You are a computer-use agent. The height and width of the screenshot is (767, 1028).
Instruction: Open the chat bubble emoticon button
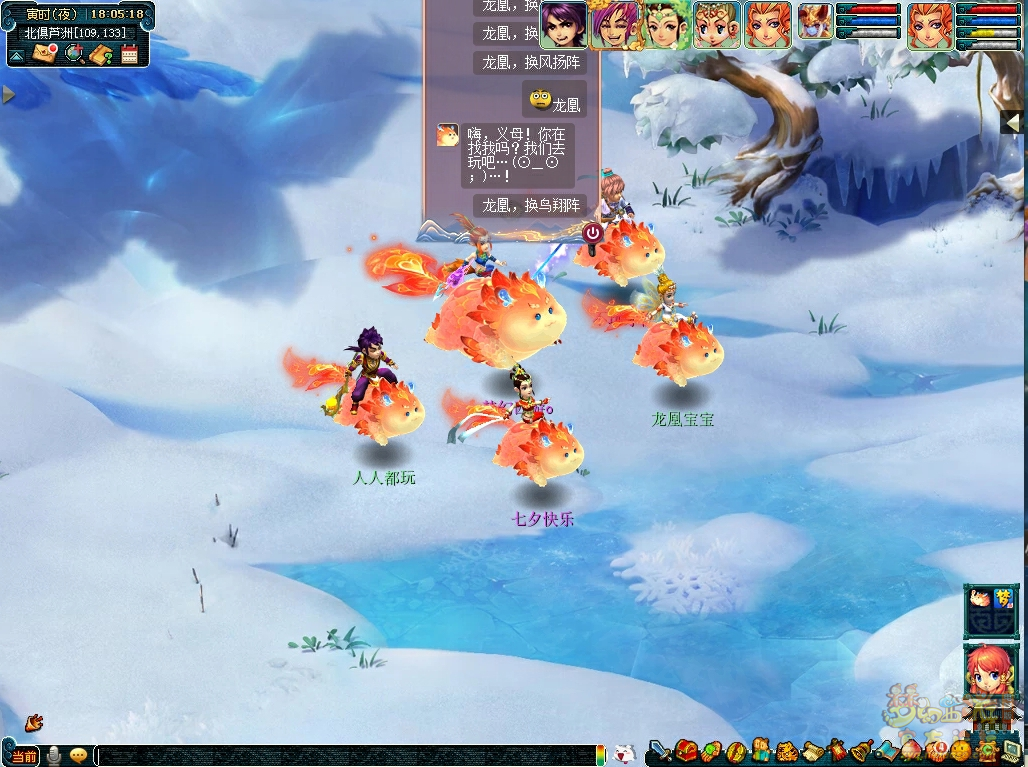tap(78, 756)
